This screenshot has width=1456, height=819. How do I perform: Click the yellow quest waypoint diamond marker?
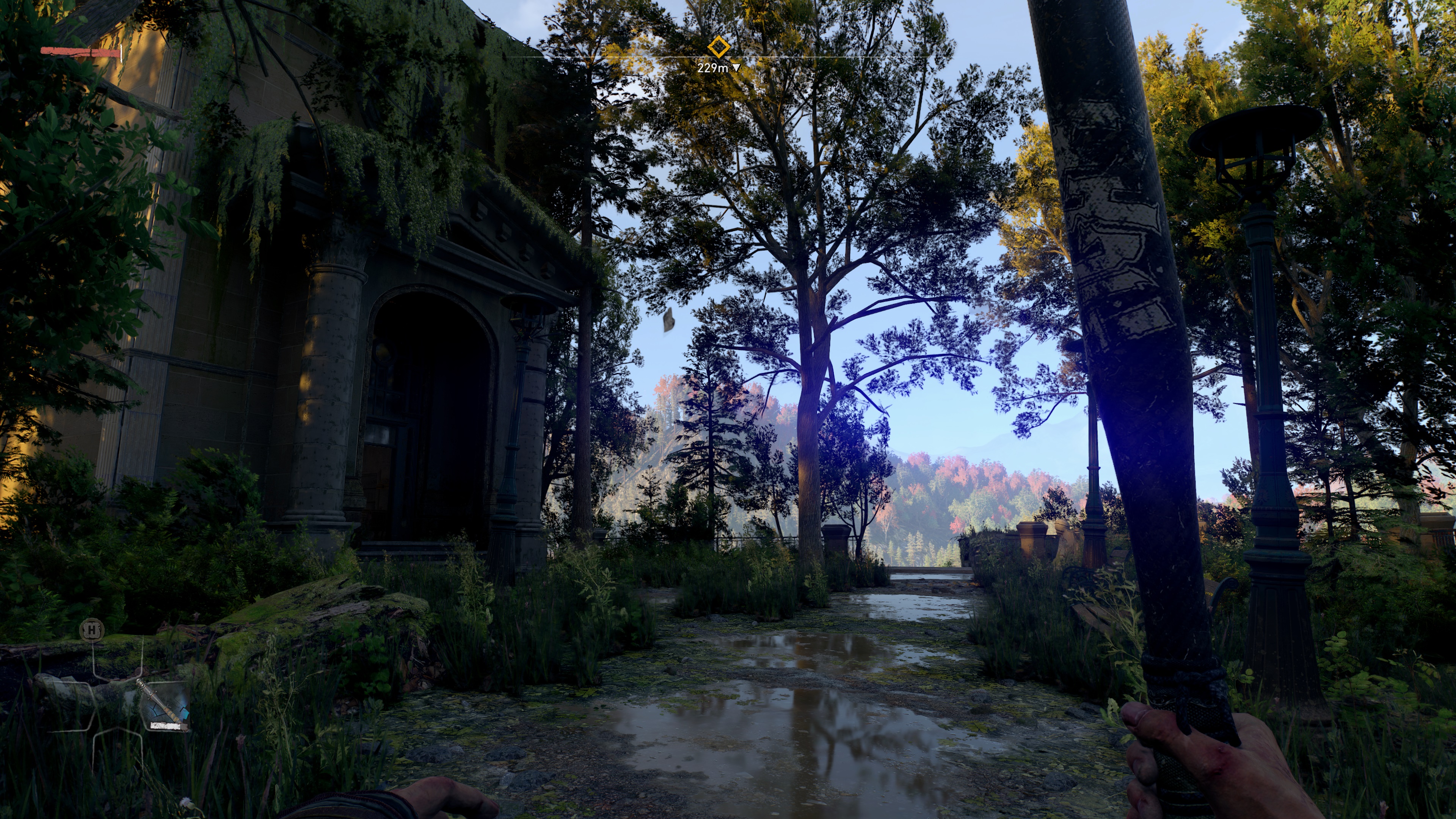tap(720, 46)
